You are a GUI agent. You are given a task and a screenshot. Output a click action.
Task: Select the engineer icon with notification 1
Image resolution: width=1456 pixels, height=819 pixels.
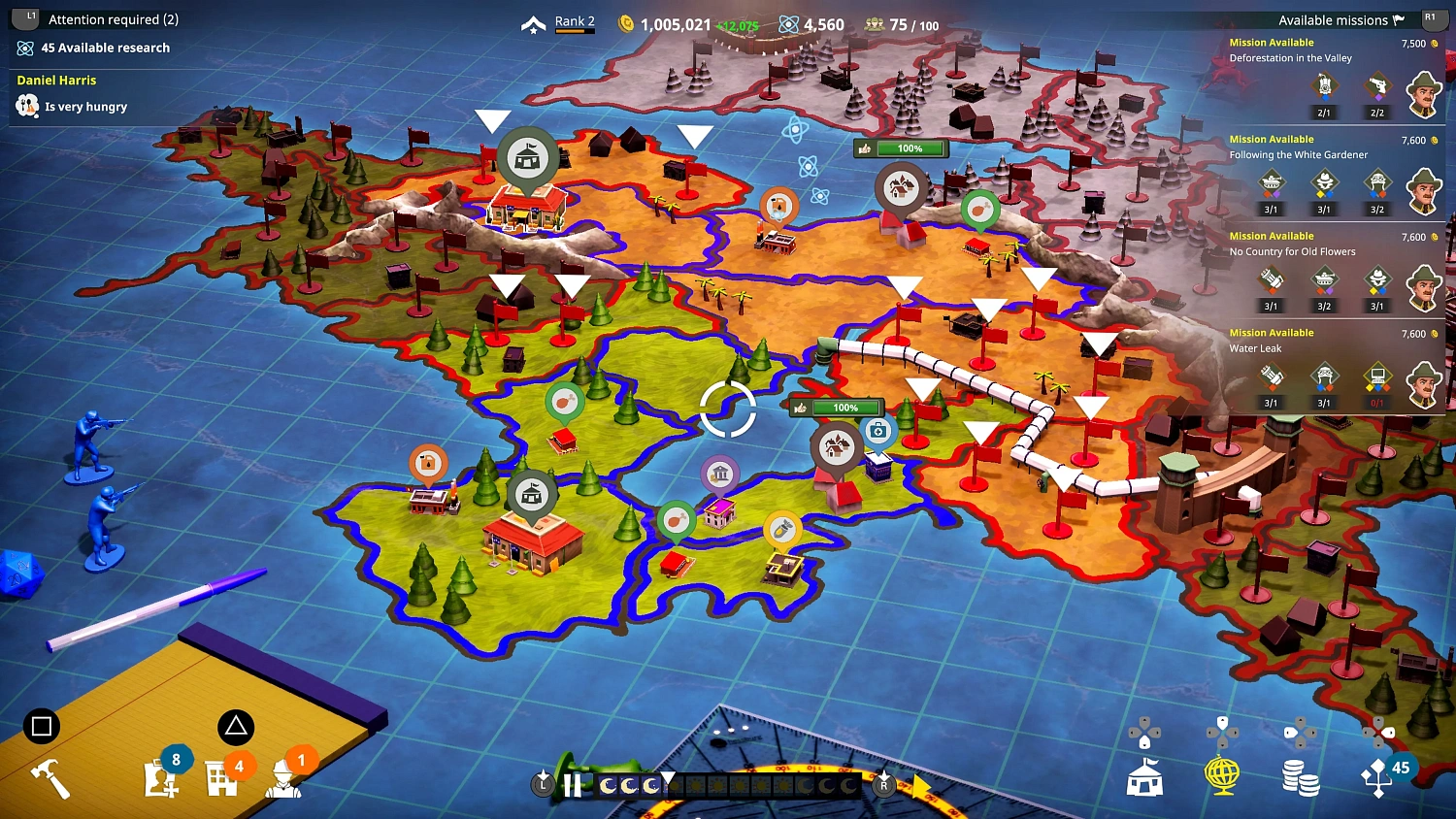pos(283,779)
